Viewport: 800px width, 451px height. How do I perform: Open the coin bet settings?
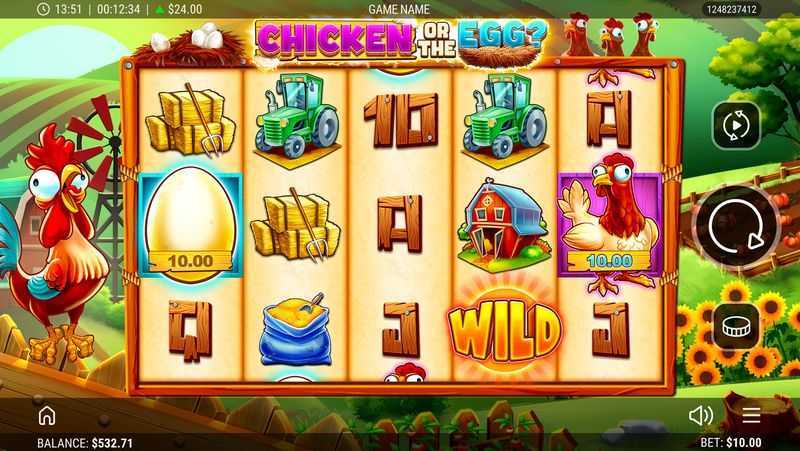(737, 327)
